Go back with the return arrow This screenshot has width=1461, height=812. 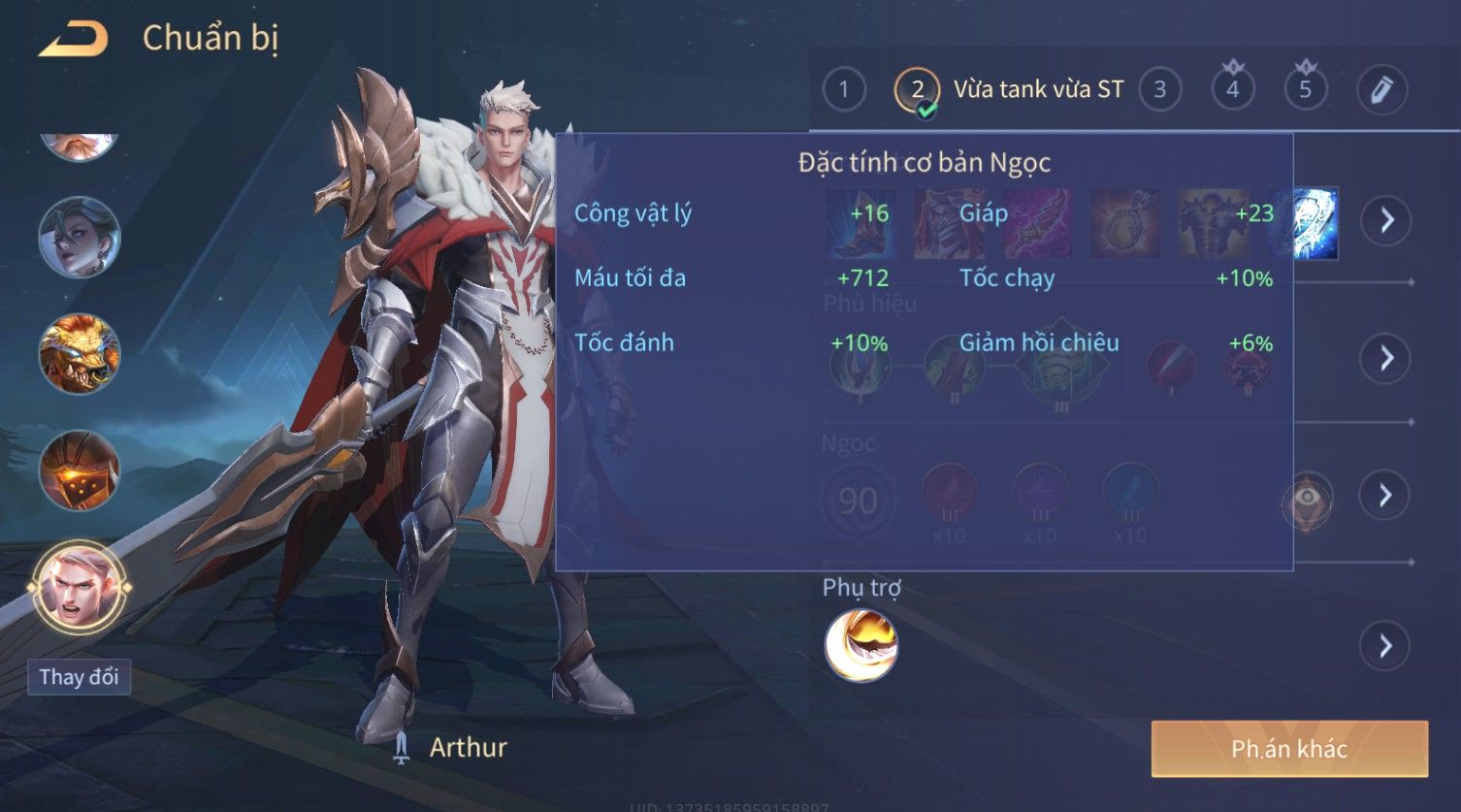(x=74, y=40)
